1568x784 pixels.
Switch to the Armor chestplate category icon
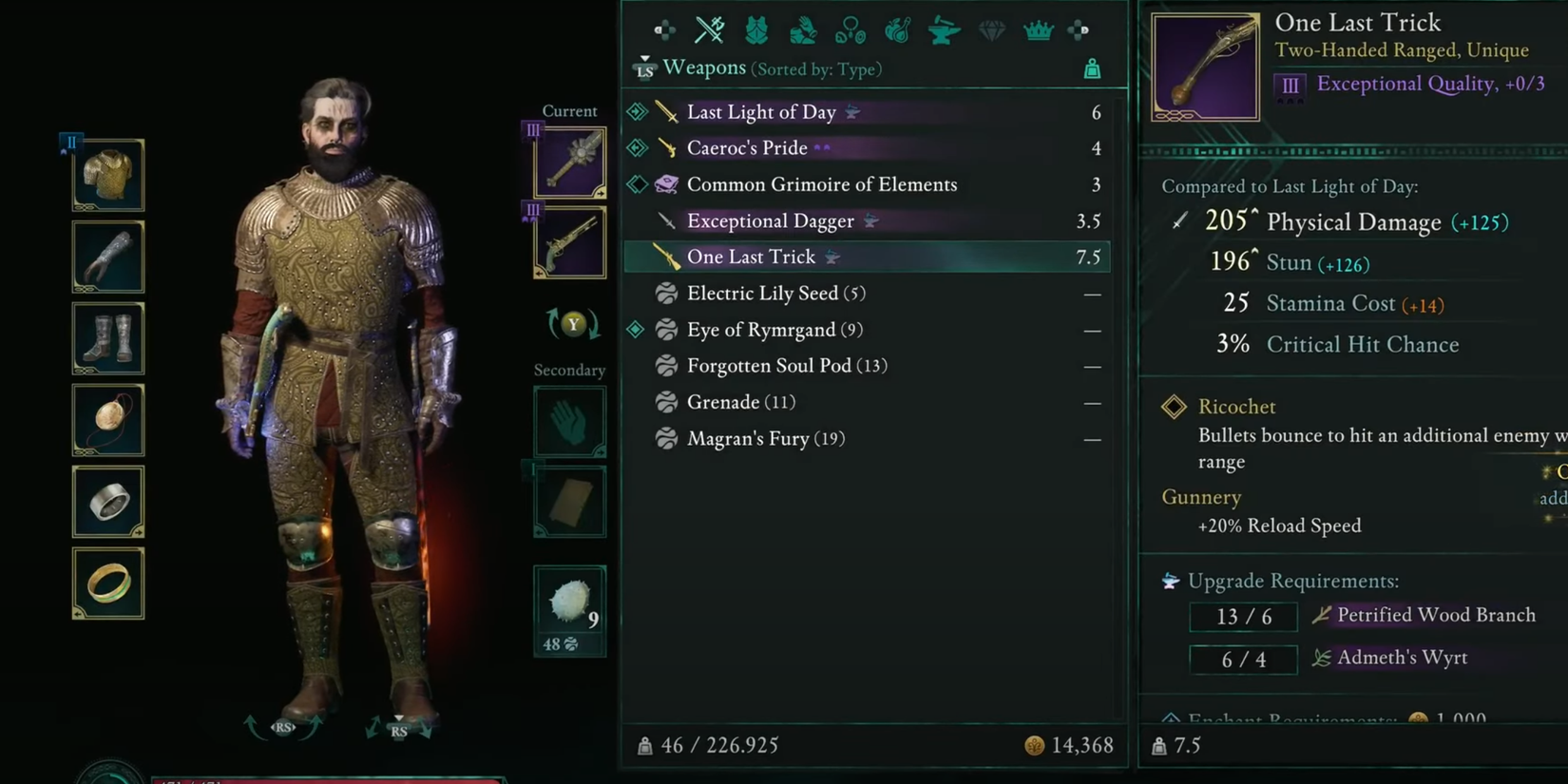click(x=756, y=29)
